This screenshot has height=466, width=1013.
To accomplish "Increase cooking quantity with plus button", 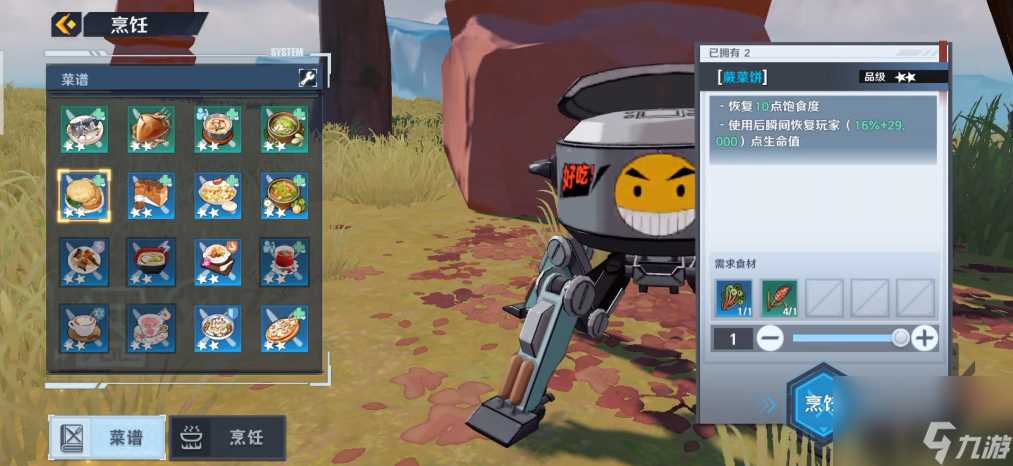I will pos(925,339).
